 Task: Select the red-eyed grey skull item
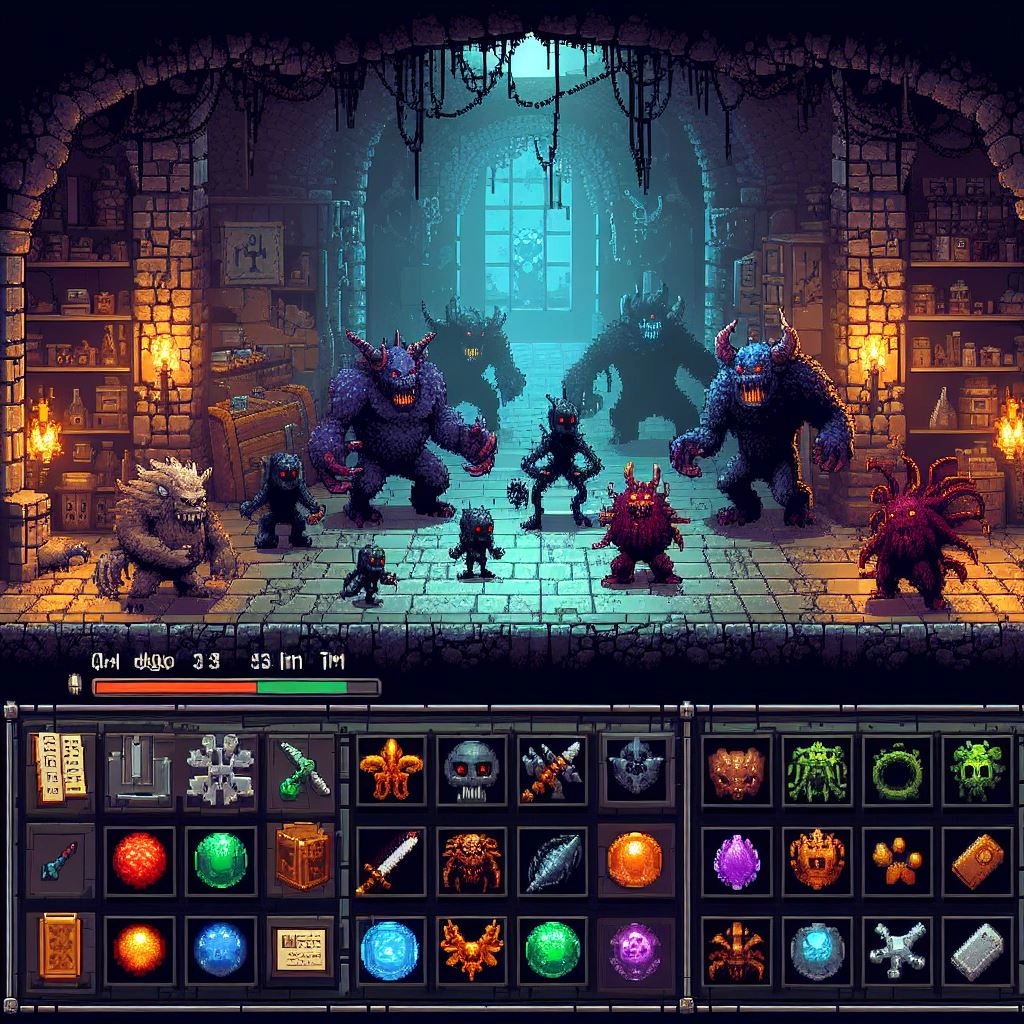[471, 769]
